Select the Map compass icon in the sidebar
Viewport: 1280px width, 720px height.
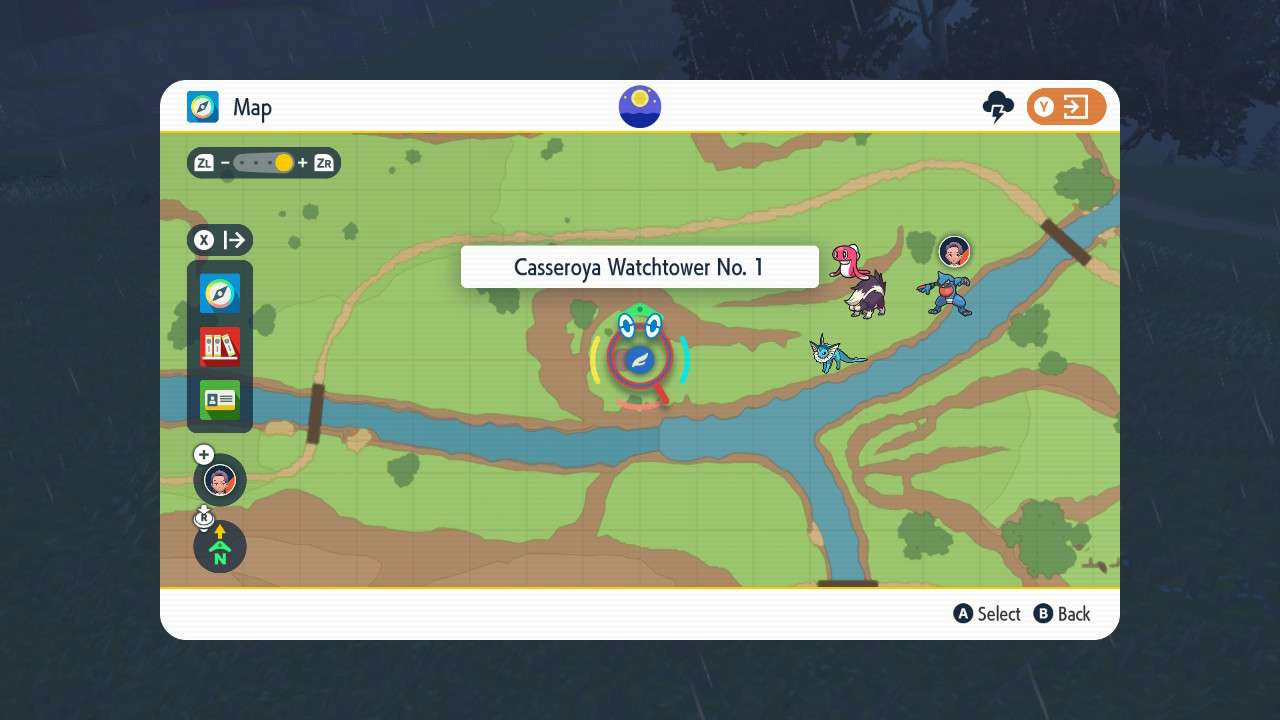pos(219,293)
